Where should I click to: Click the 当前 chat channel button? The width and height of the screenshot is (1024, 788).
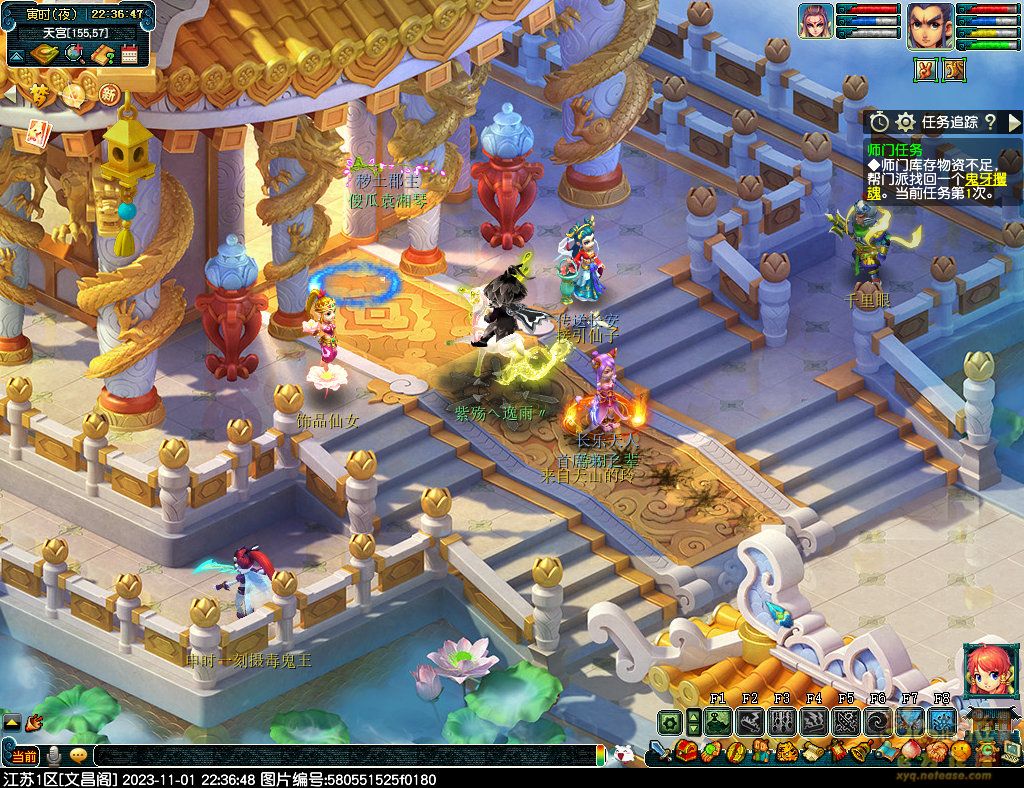point(25,755)
